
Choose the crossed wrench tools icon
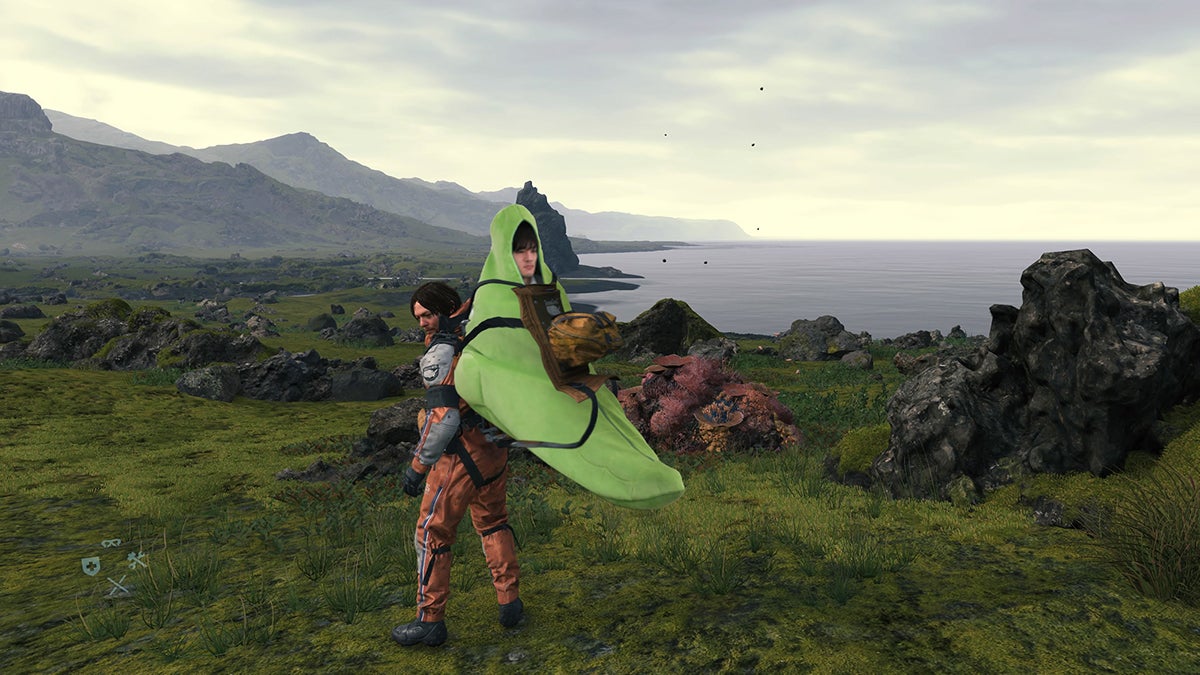click(x=137, y=559)
